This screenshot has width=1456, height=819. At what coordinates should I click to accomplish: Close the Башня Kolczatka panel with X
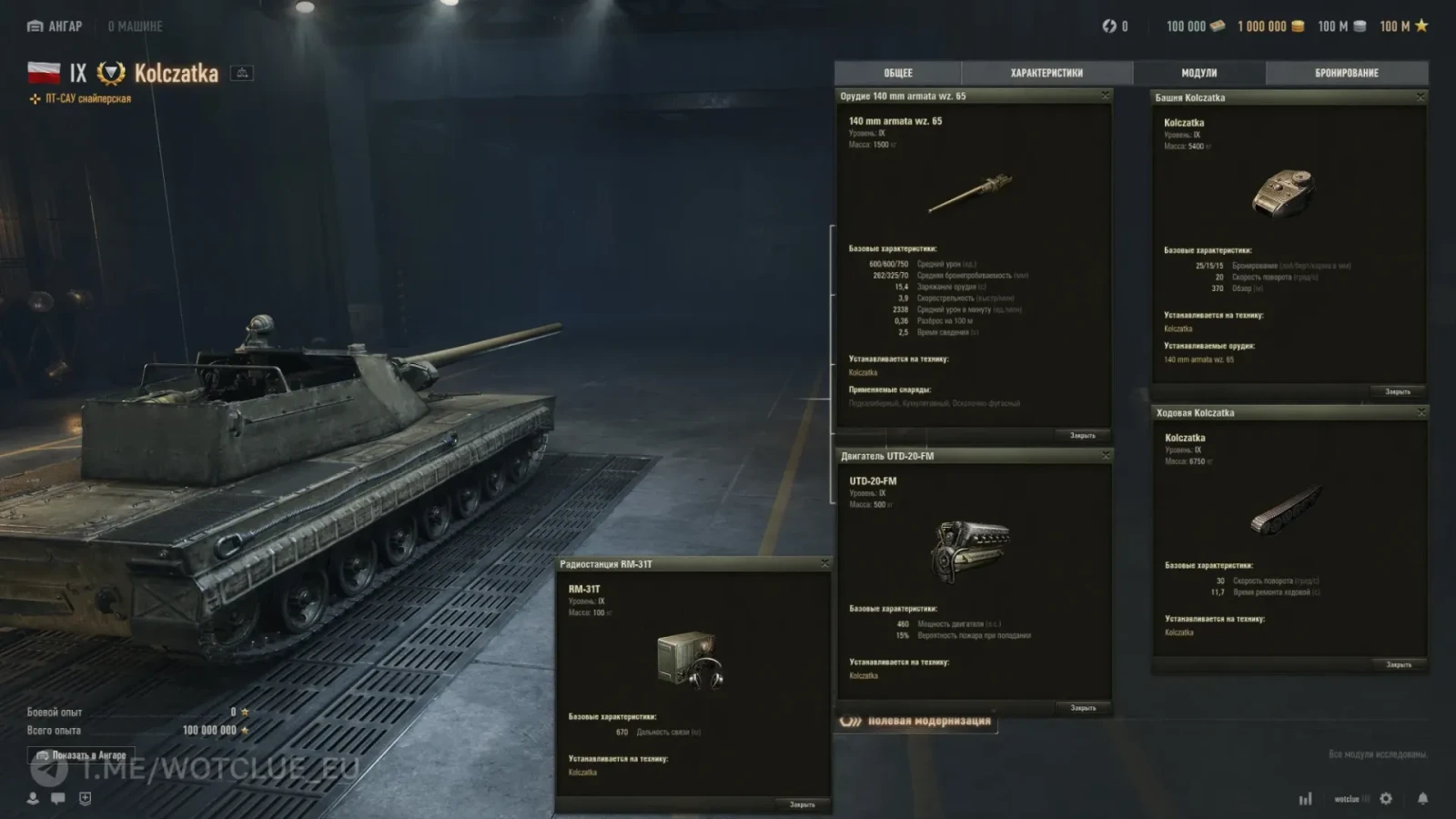coord(1421,96)
